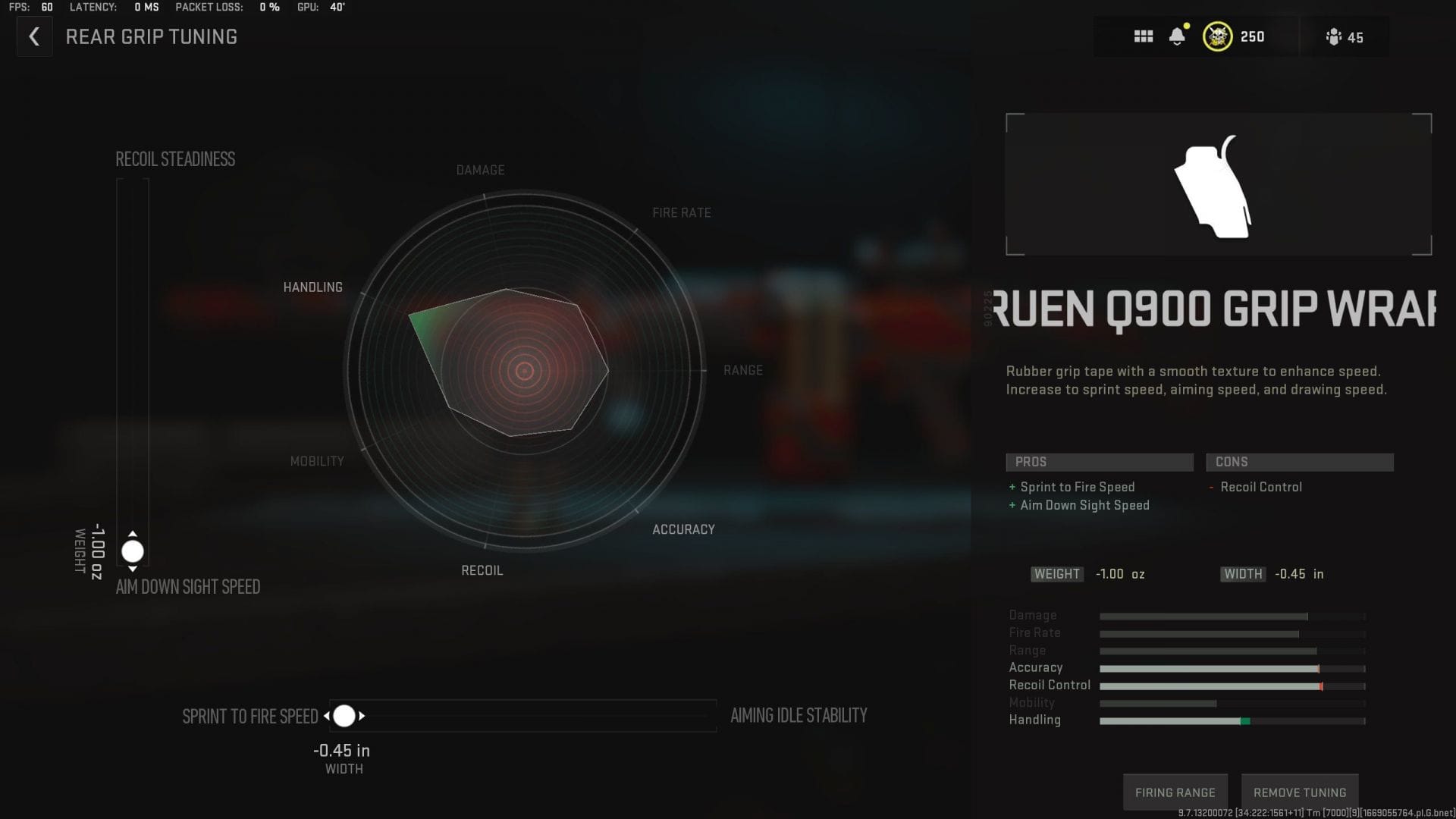Image resolution: width=1456 pixels, height=819 pixels.
Task: Open the social menu showing 45 friends
Action: [1338, 36]
